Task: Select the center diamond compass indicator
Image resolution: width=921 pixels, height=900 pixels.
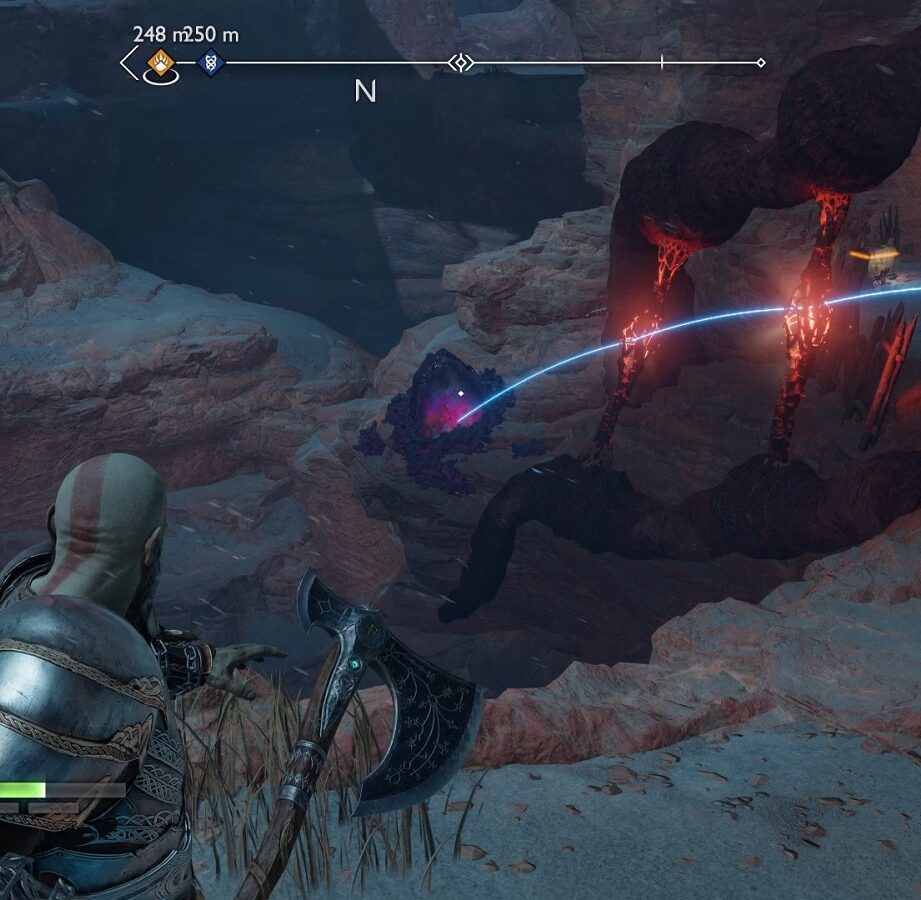Action: [x=460, y=63]
